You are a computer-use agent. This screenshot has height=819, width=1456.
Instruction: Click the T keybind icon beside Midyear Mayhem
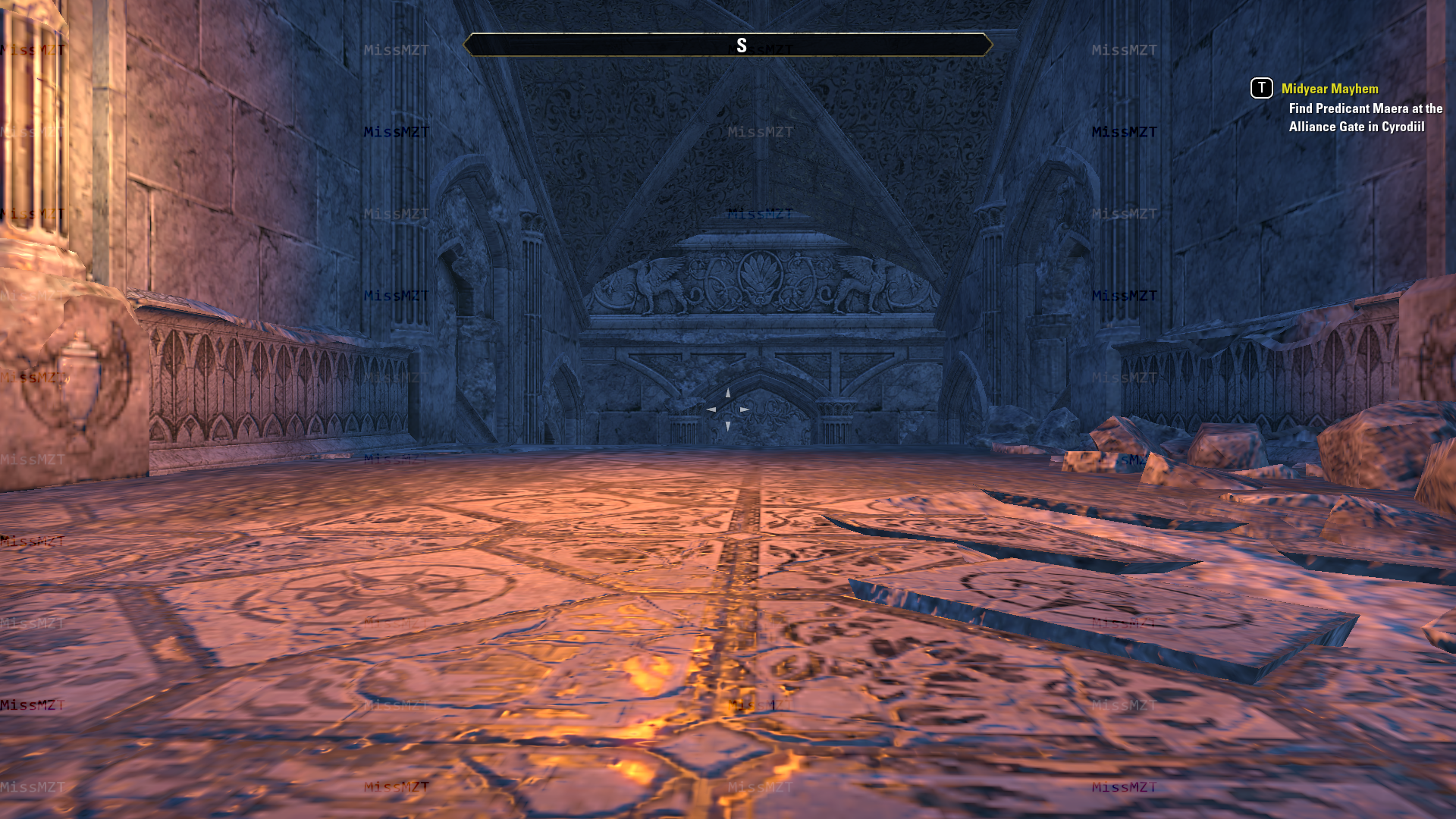click(1260, 89)
